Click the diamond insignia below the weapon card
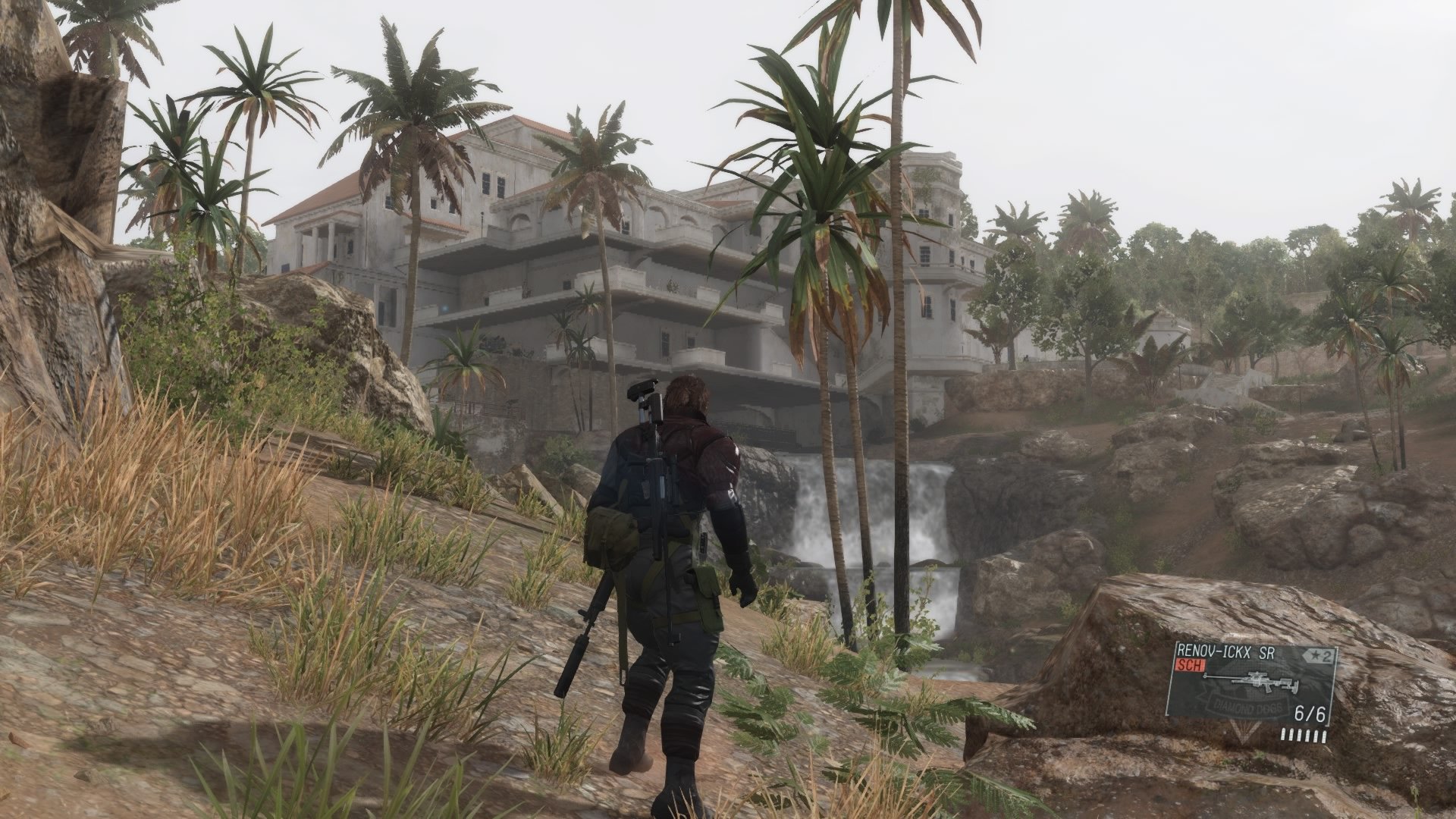Viewport: 1456px width, 819px height. tap(1246, 735)
